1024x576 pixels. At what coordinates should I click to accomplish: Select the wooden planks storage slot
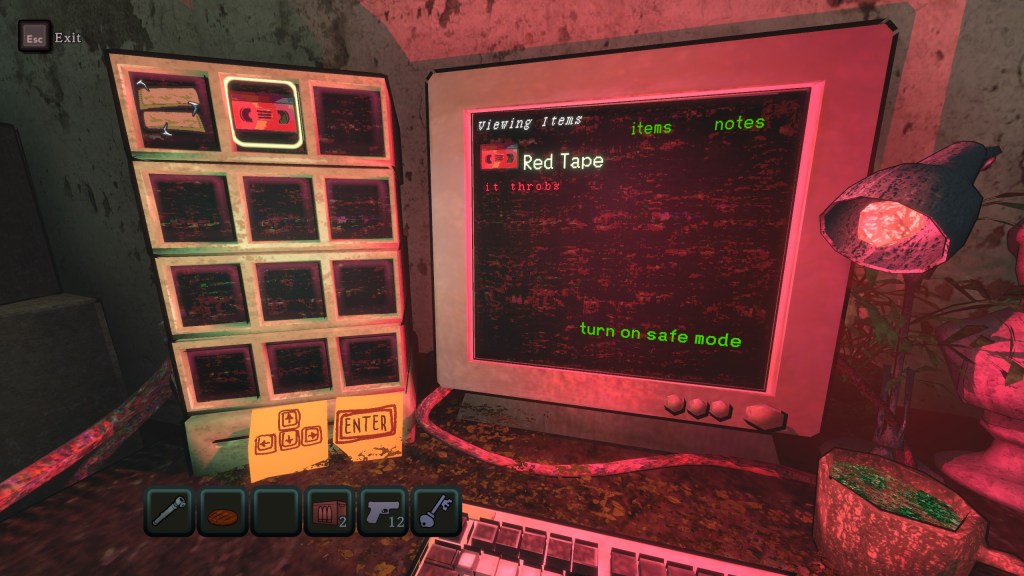pyautogui.click(x=170, y=108)
